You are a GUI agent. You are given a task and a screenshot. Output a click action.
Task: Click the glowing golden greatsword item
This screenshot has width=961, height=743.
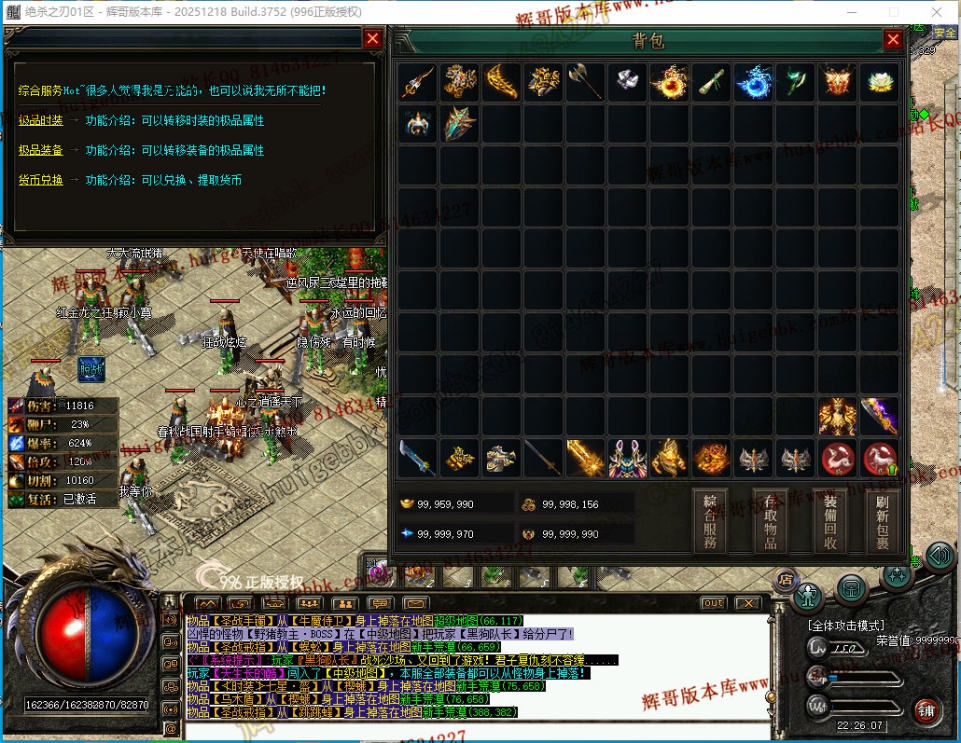click(585, 458)
